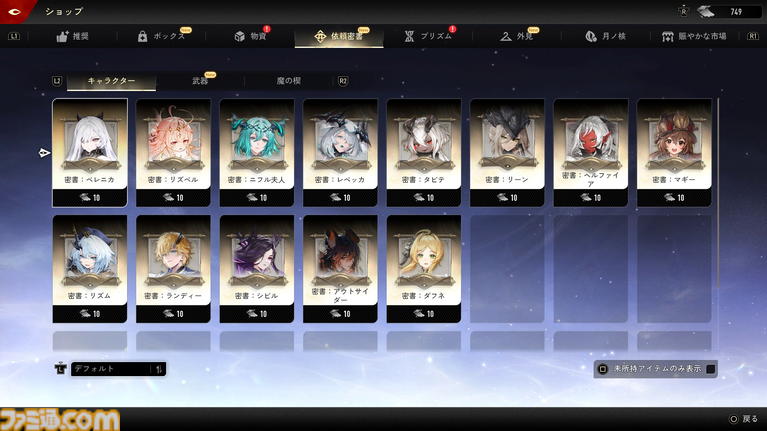Switch to the 外見 tab

tap(518, 36)
